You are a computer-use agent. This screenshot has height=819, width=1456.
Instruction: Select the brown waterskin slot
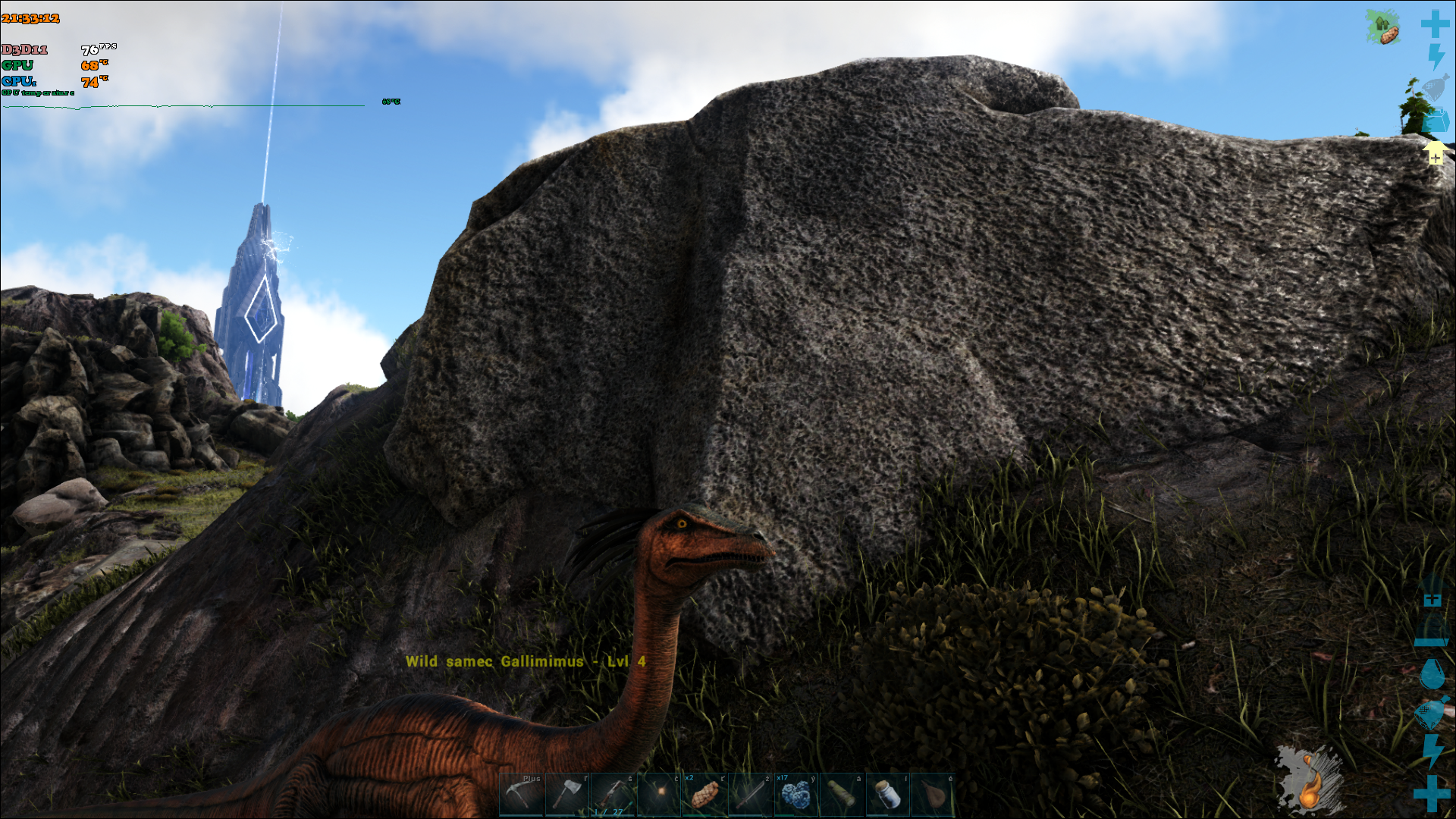(933, 794)
